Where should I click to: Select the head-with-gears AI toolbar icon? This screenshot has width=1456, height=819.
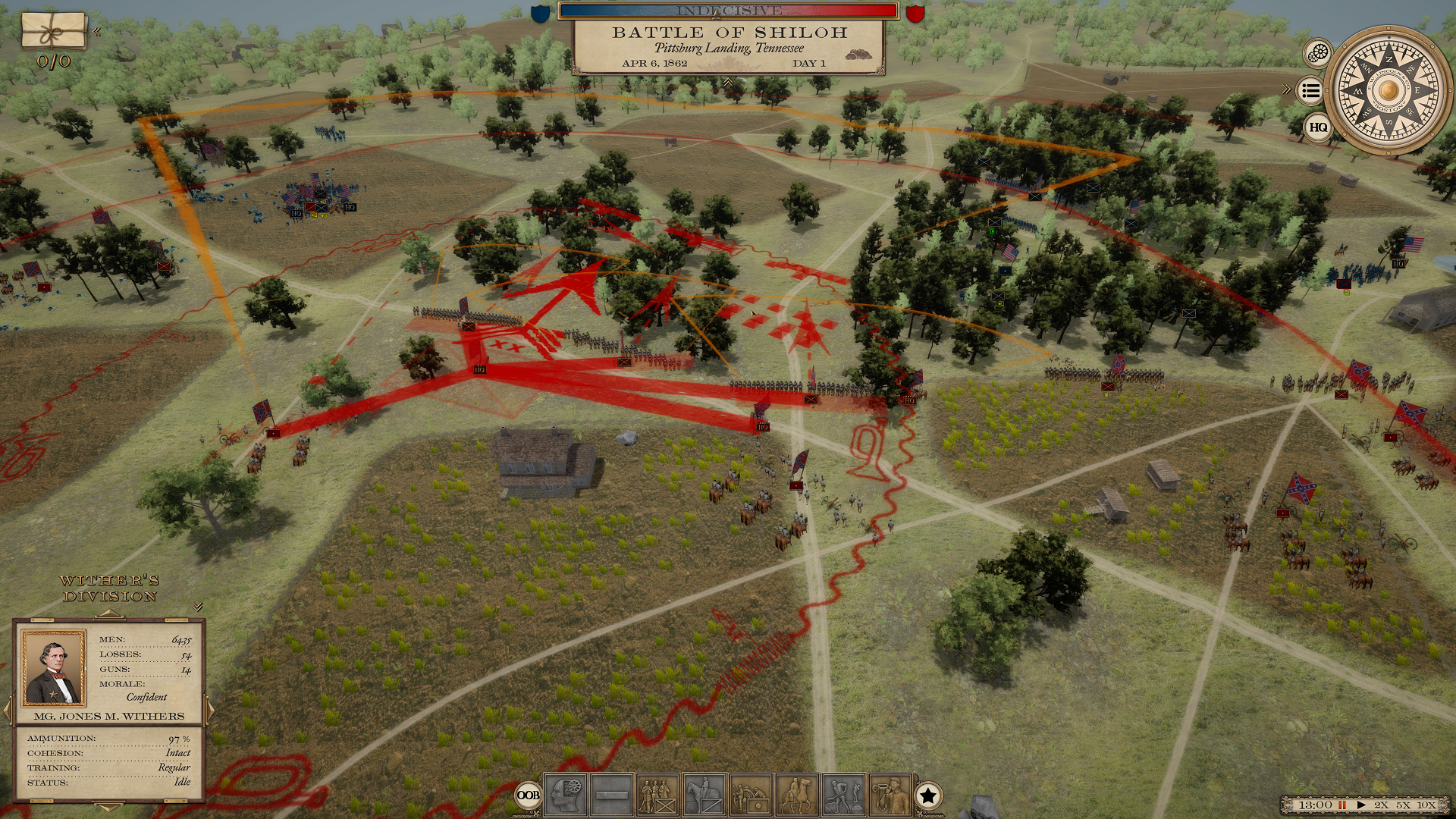click(x=566, y=795)
